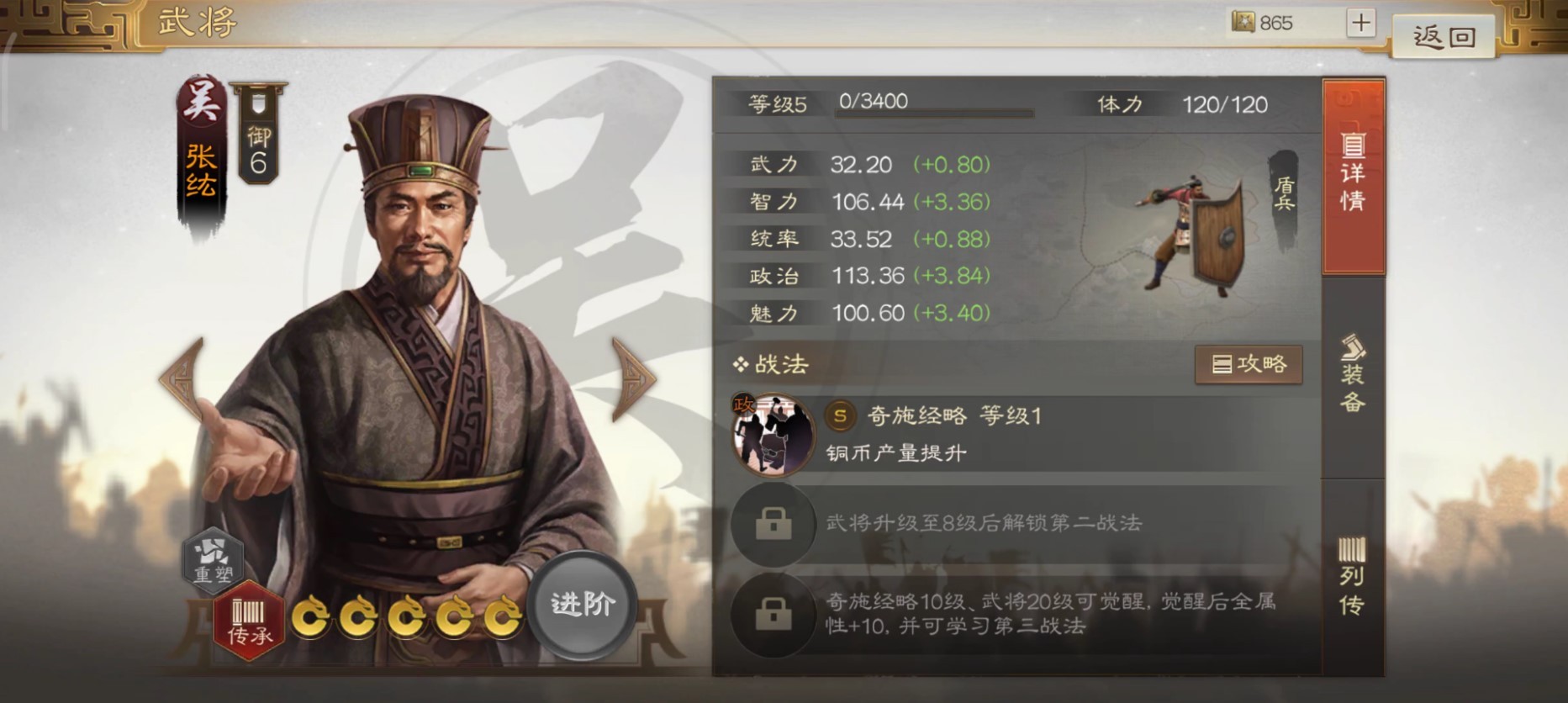Image resolution: width=1568 pixels, height=703 pixels.
Task: Open the 攻略 strategy guide button
Action: click(1249, 365)
